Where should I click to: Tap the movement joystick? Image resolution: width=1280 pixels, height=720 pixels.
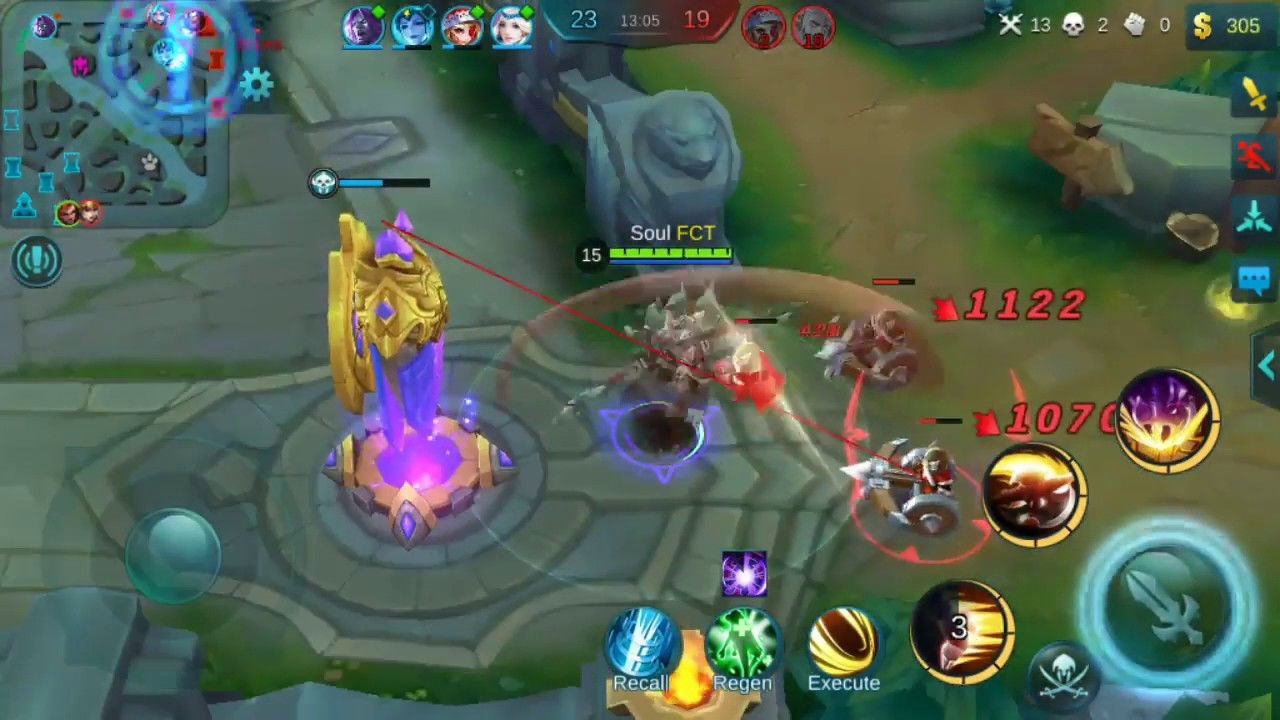pos(175,555)
